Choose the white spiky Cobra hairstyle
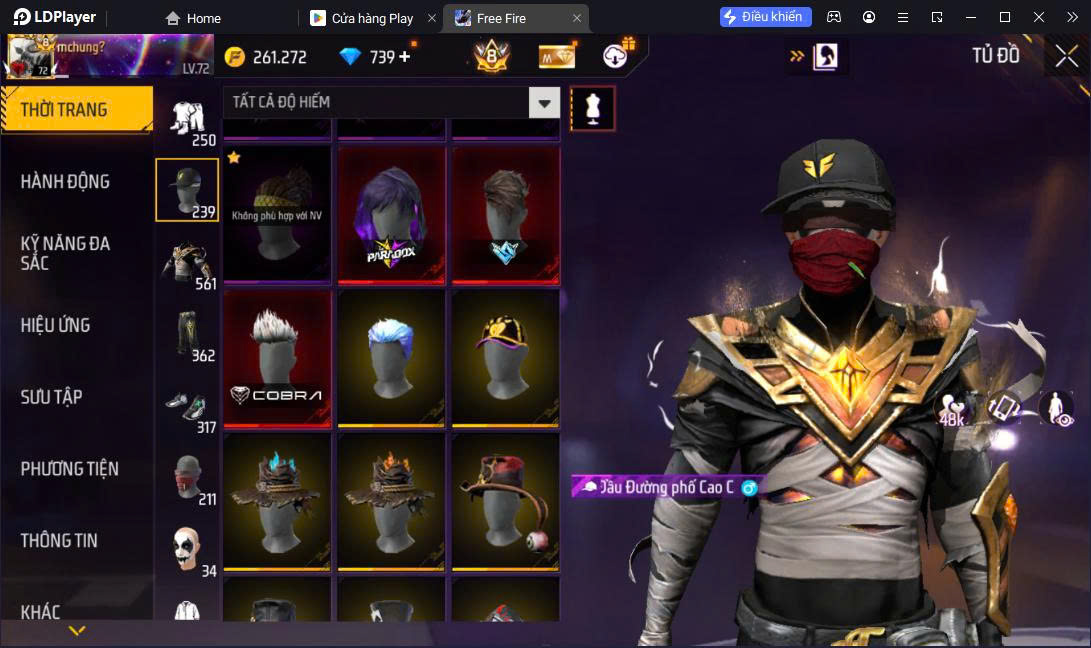1091x648 pixels. (x=277, y=358)
